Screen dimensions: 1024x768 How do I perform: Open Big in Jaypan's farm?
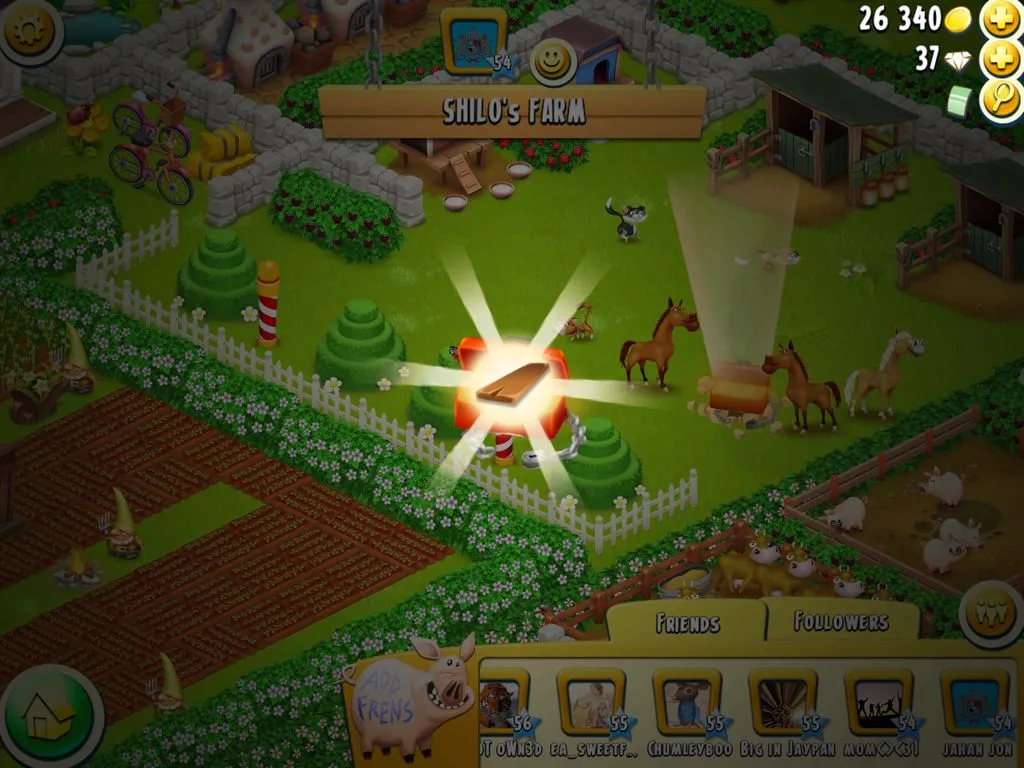click(782, 702)
